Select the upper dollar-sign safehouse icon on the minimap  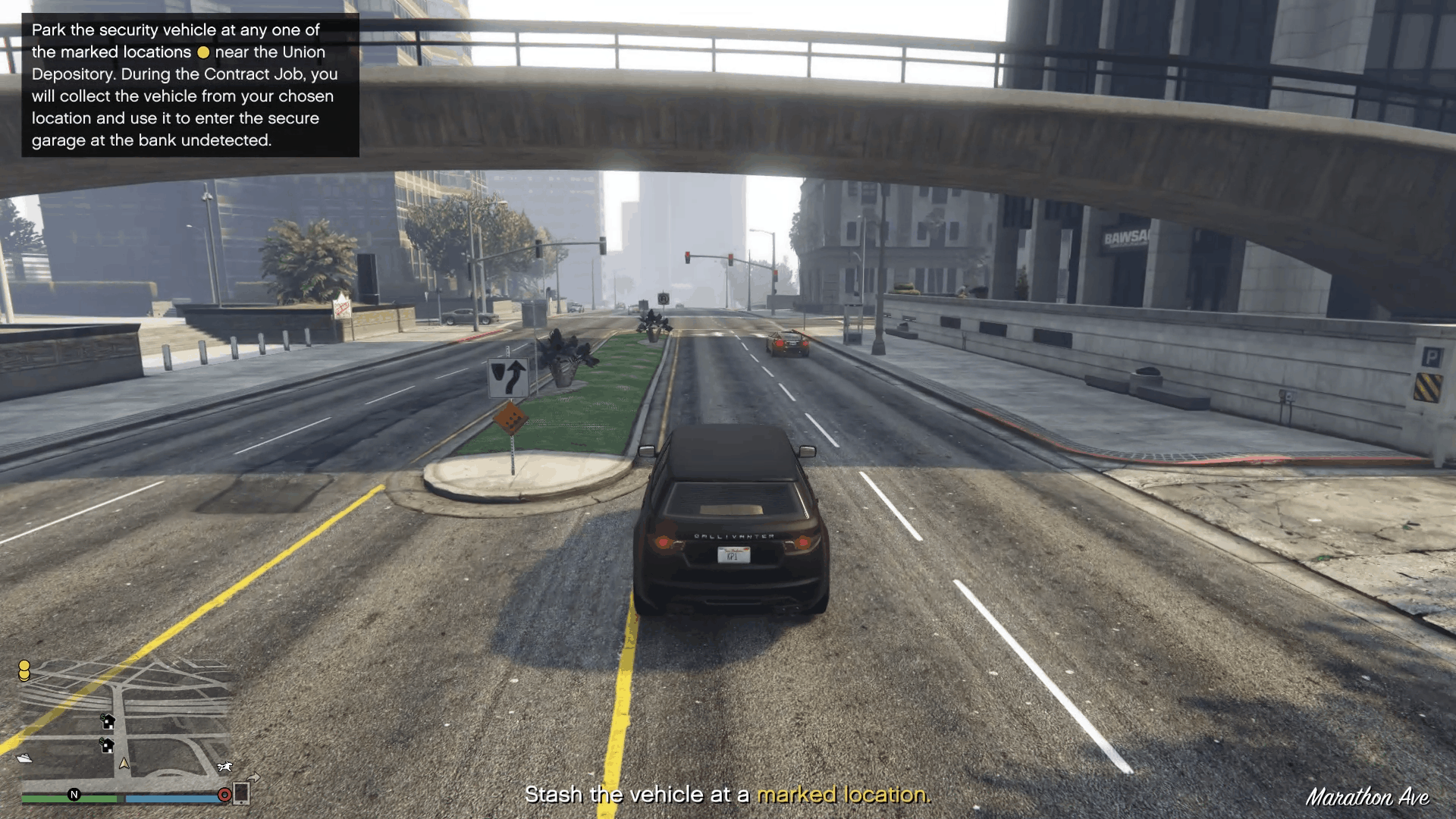108,723
